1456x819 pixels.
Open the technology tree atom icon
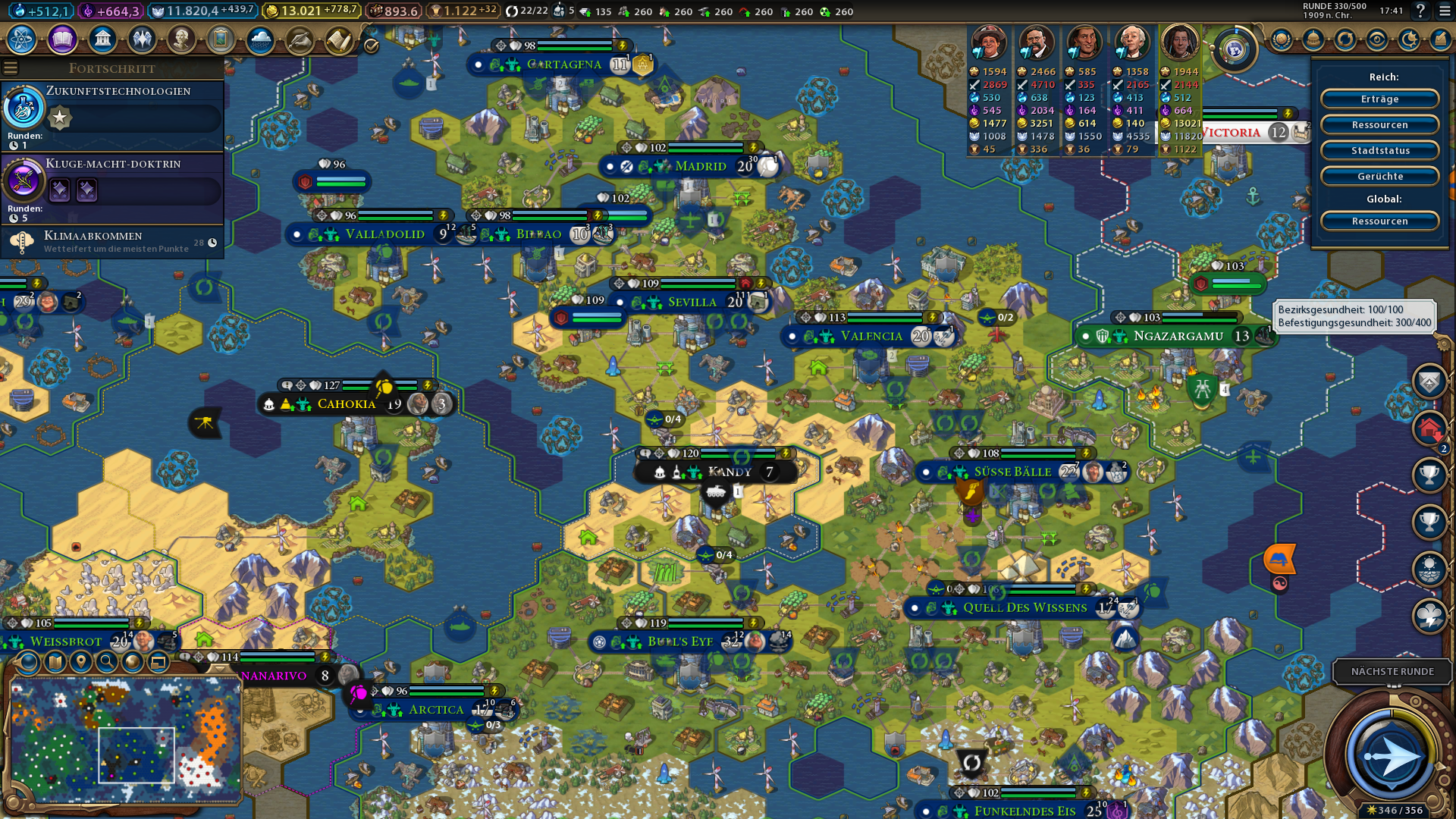[22, 39]
